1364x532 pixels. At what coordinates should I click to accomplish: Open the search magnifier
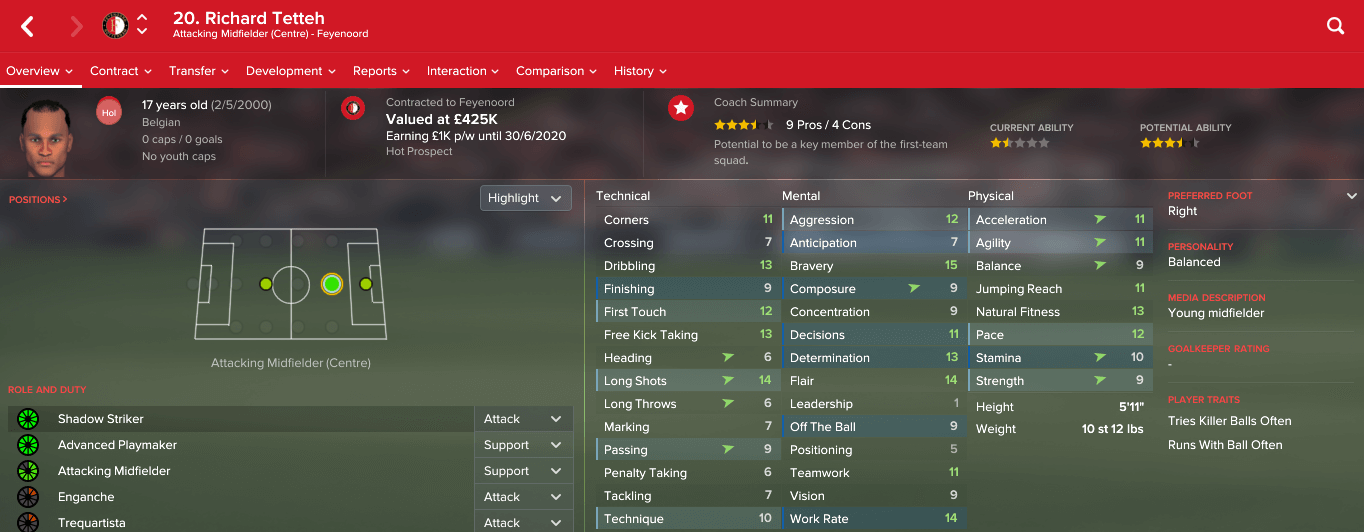point(1335,27)
